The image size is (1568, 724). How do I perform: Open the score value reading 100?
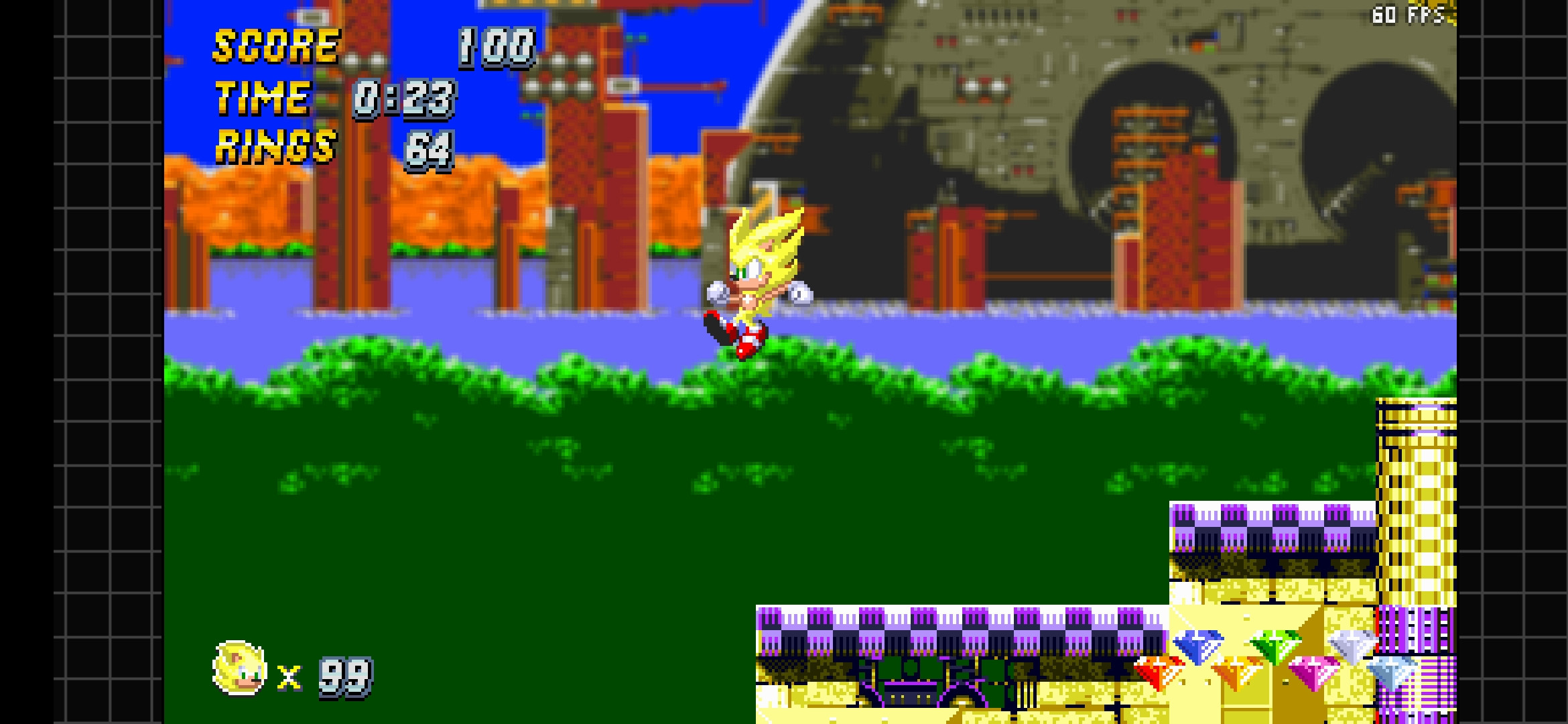(x=495, y=47)
